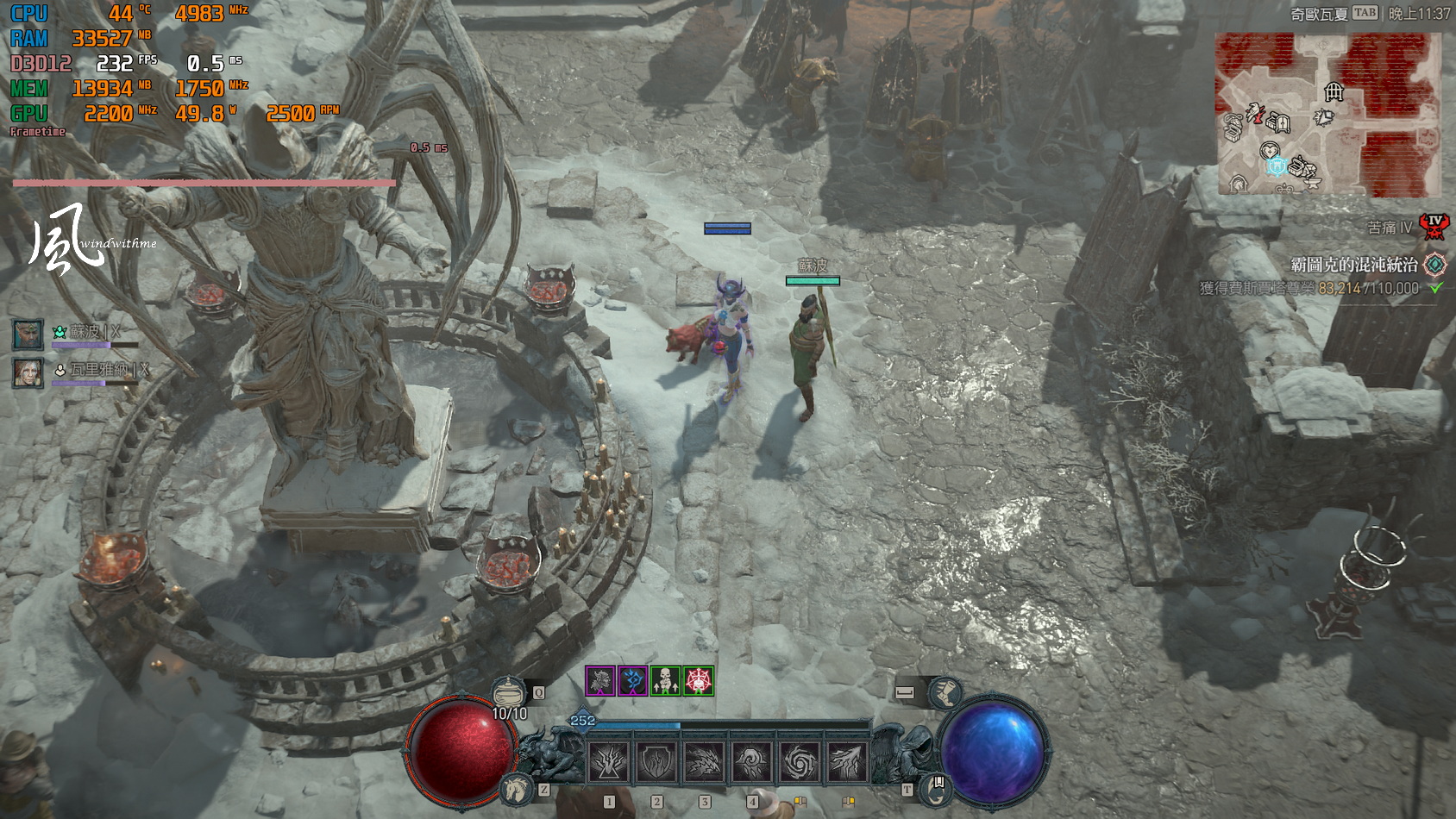1456x819 pixels.
Task: Select mercenary 瓦里雅納's portrait
Action: point(28,372)
